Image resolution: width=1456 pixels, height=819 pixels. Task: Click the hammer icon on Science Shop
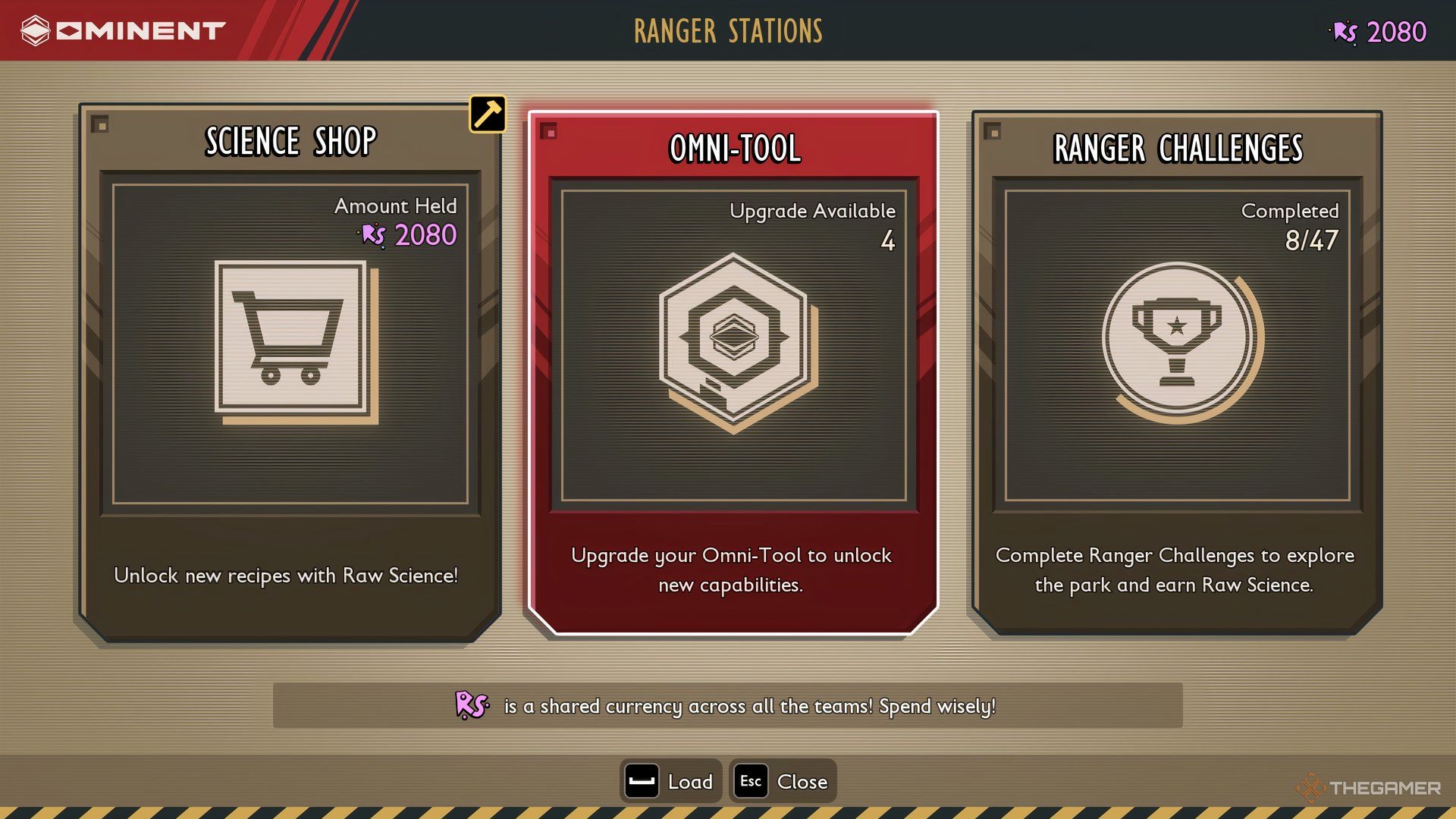488,115
